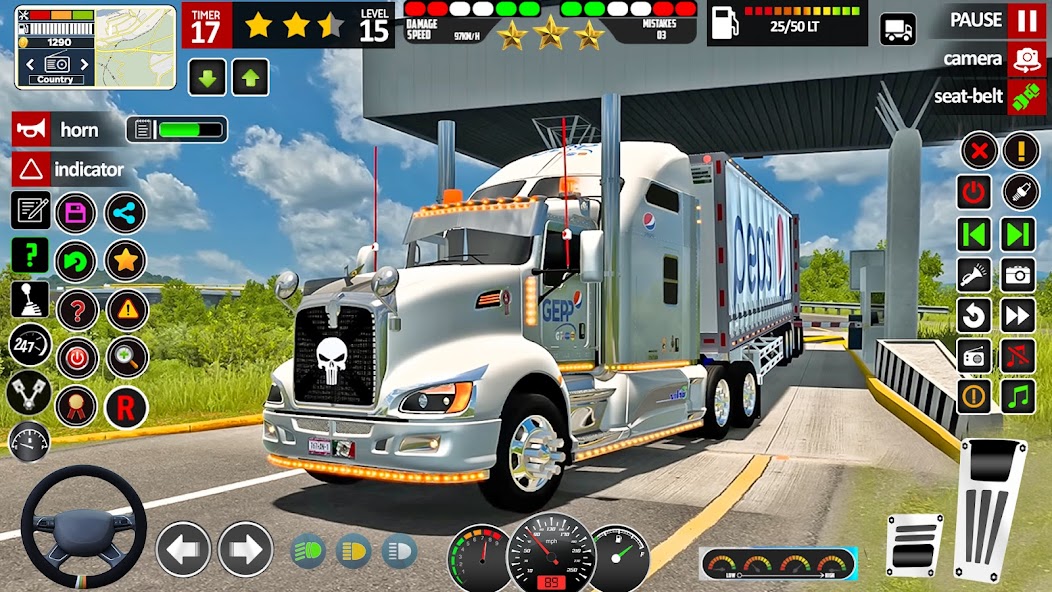Apply the brake pedal
The width and height of the screenshot is (1052, 592).
coord(913,544)
